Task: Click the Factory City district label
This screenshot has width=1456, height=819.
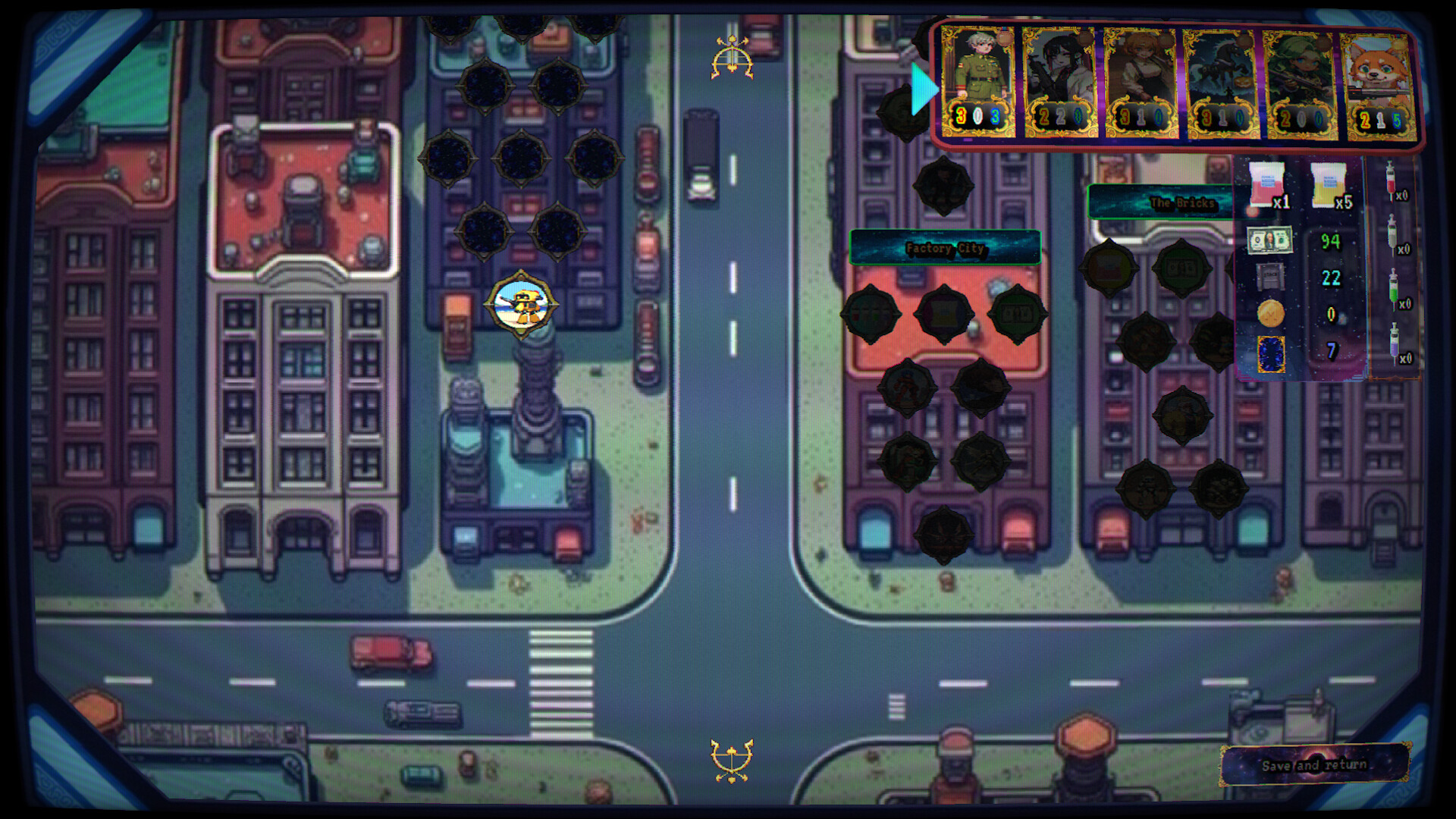Action: 945,246
